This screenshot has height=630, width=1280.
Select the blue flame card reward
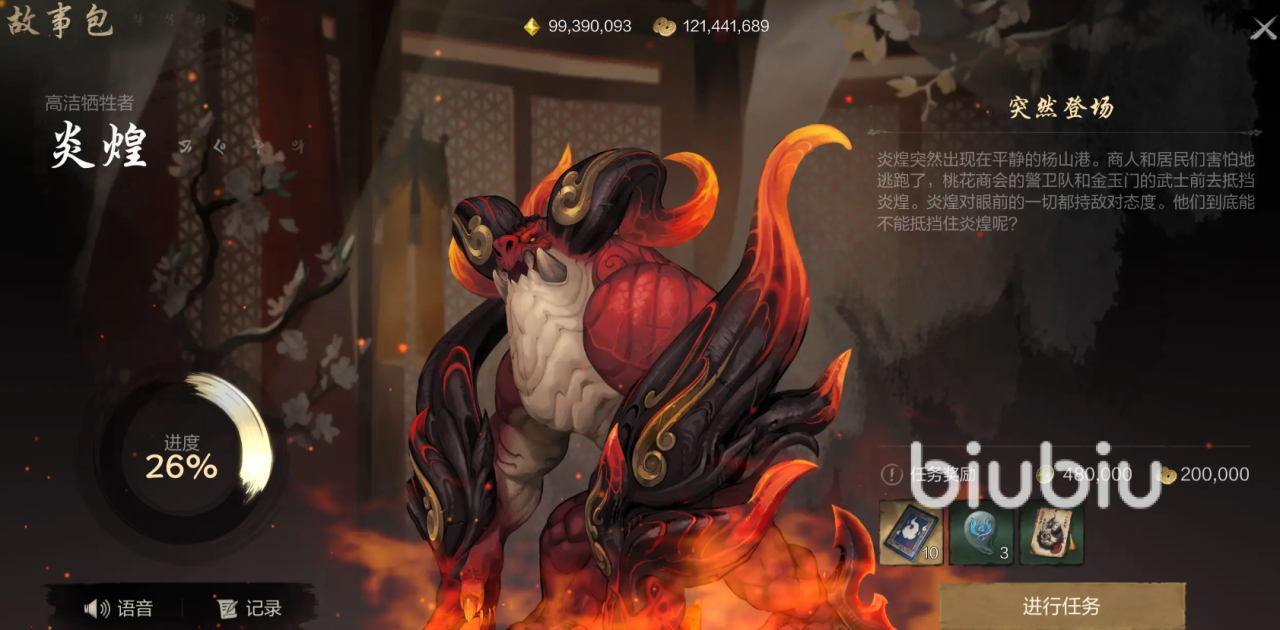tap(911, 533)
